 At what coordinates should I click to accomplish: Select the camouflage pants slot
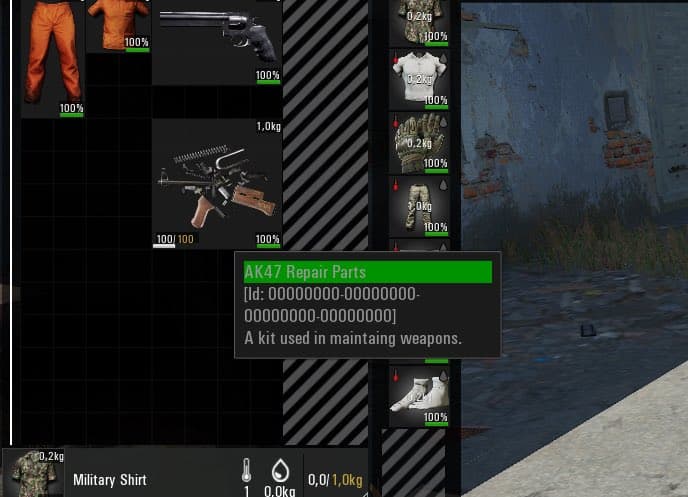tap(418, 207)
